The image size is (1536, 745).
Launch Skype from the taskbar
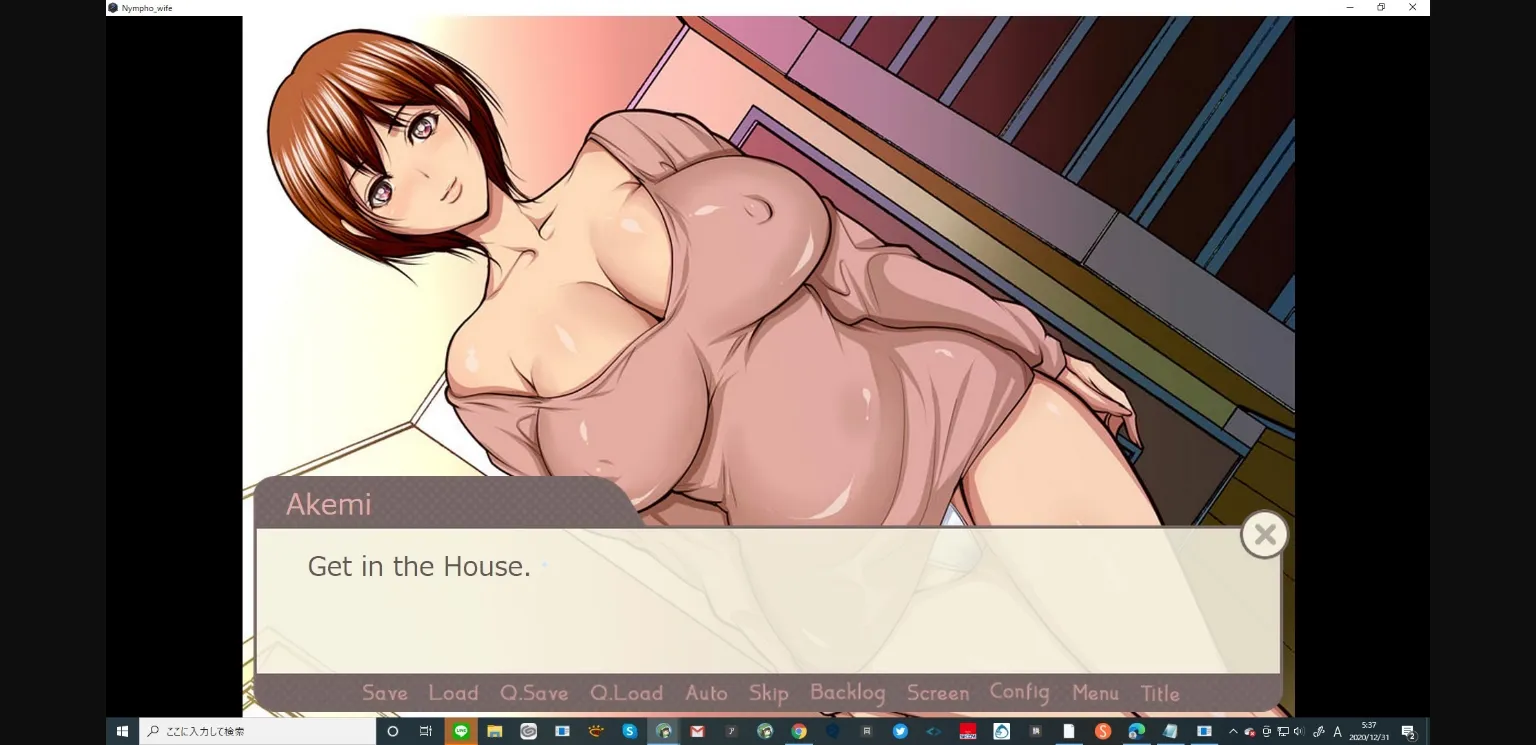(629, 731)
